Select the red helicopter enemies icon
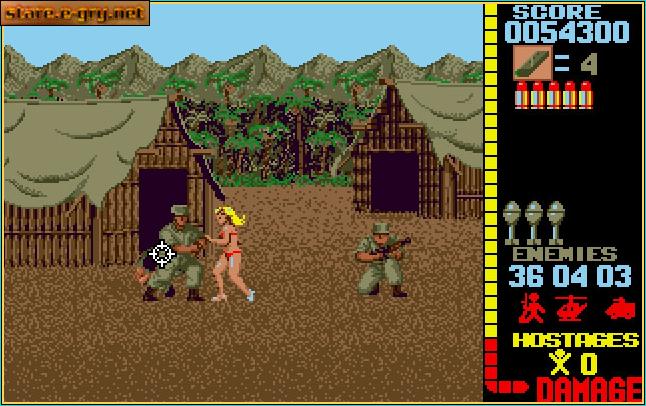 tap(575, 305)
